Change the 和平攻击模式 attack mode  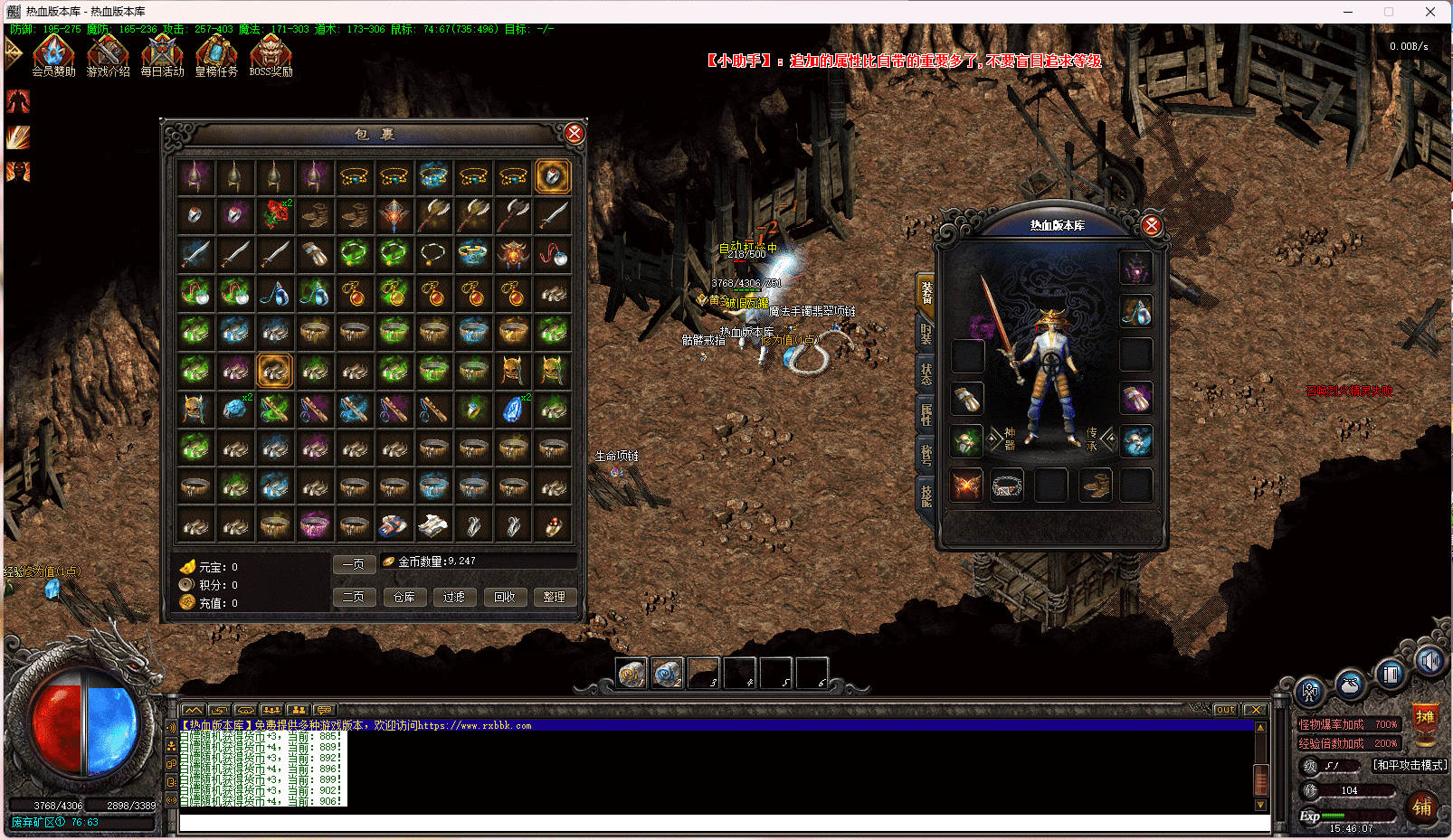tap(1410, 765)
